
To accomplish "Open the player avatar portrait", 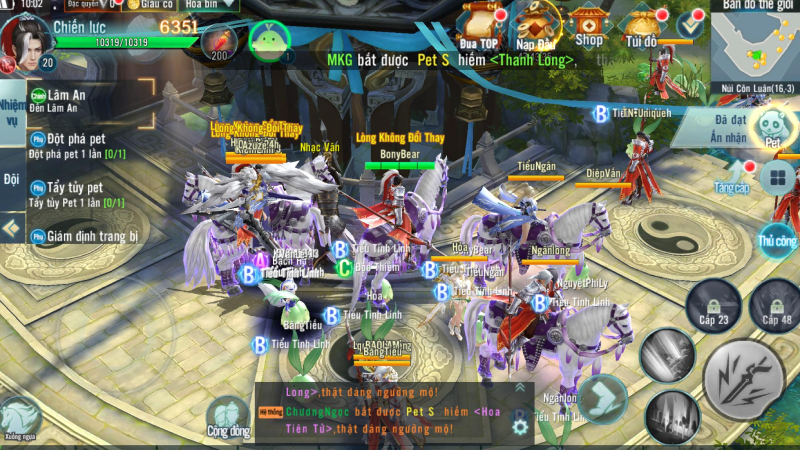I will point(23,38).
